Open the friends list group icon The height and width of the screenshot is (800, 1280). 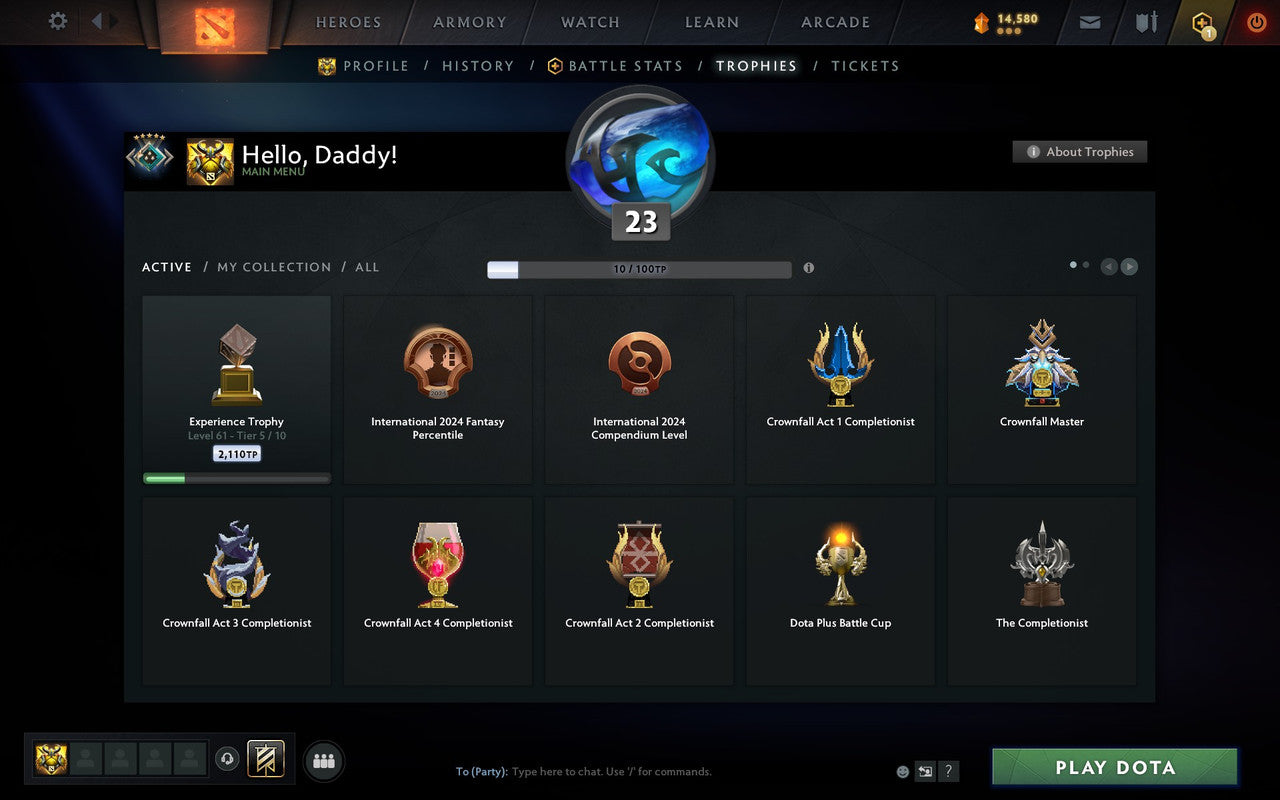click(x=324, y=759)
